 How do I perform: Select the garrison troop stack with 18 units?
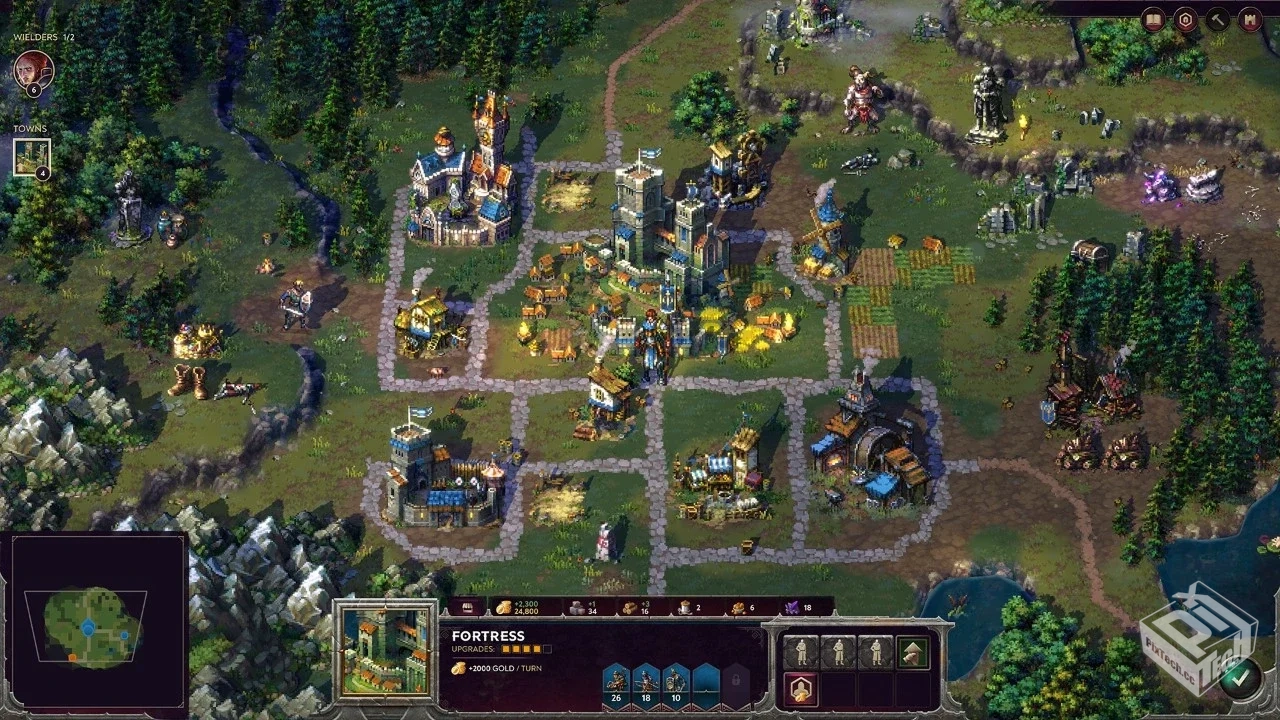point(646,683)
